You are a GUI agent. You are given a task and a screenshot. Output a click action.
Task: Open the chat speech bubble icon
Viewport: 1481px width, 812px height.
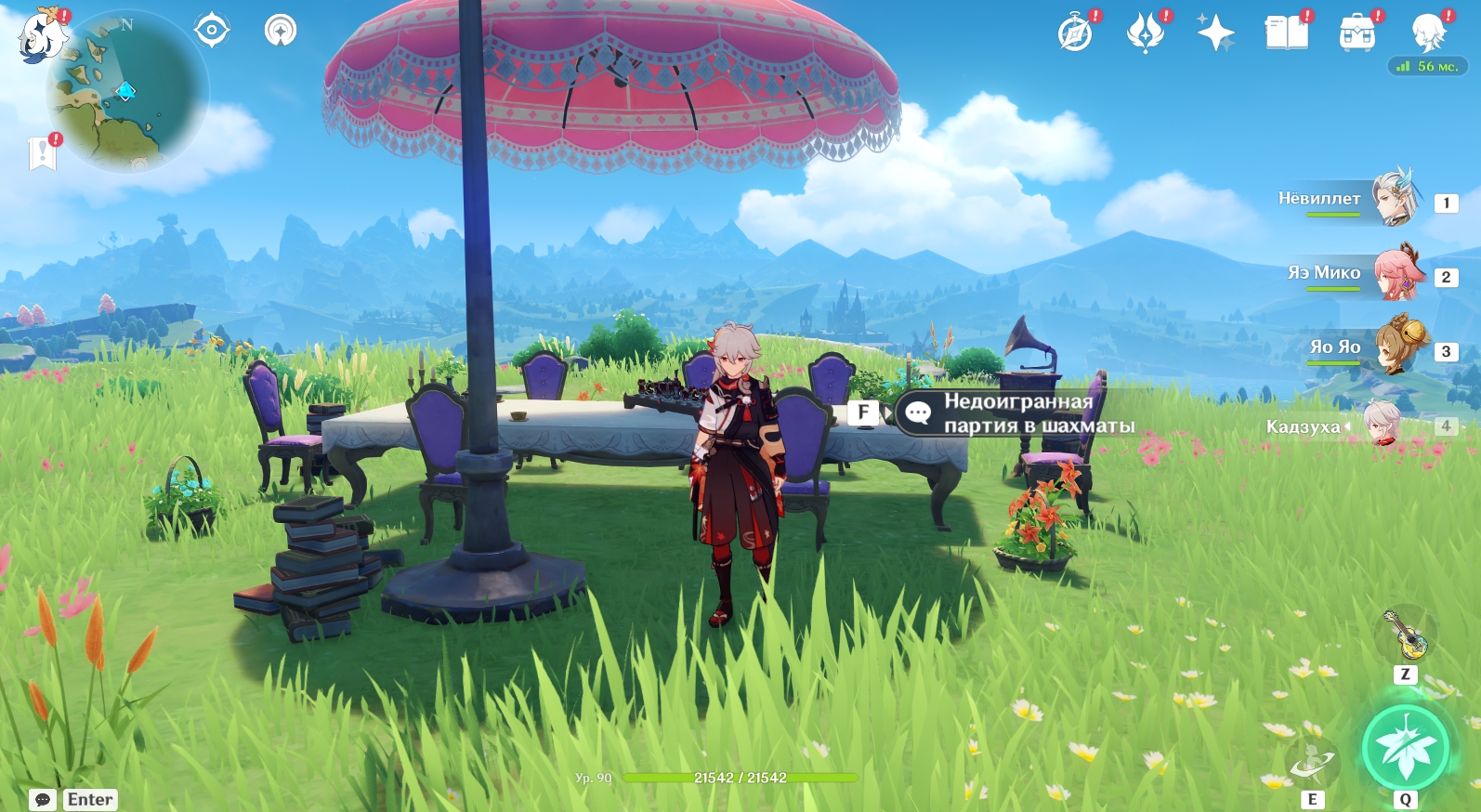coord(43,800)
